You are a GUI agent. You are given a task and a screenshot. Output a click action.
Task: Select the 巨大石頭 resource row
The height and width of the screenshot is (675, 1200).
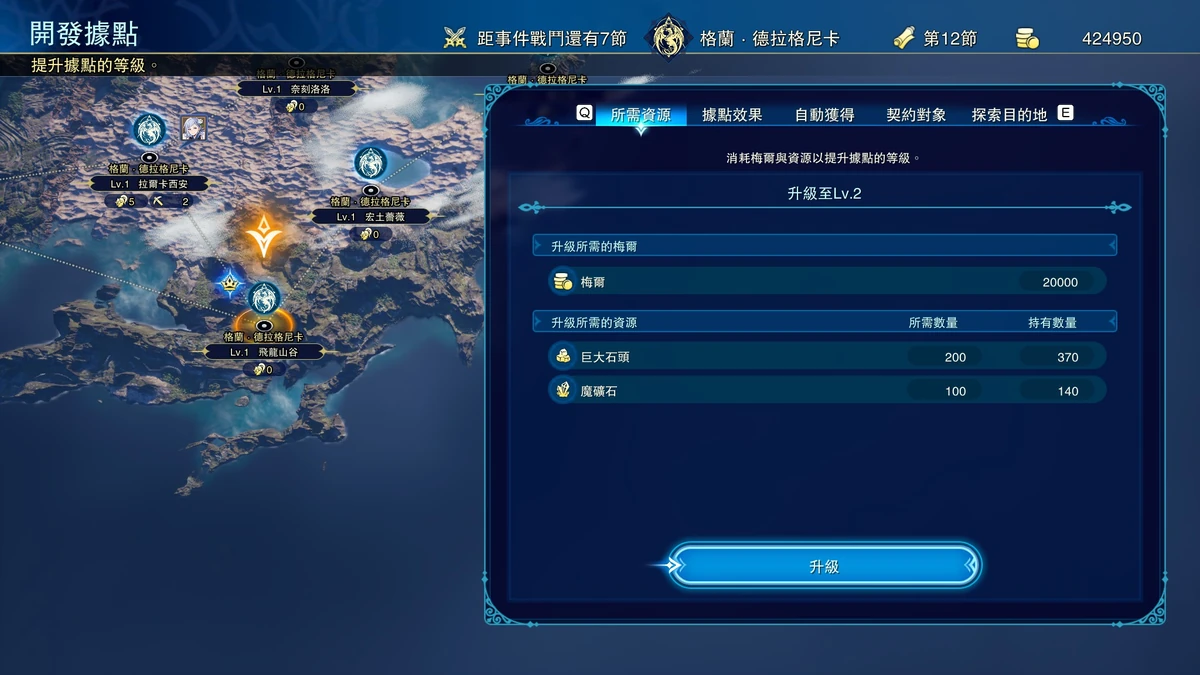click(827, 357)
